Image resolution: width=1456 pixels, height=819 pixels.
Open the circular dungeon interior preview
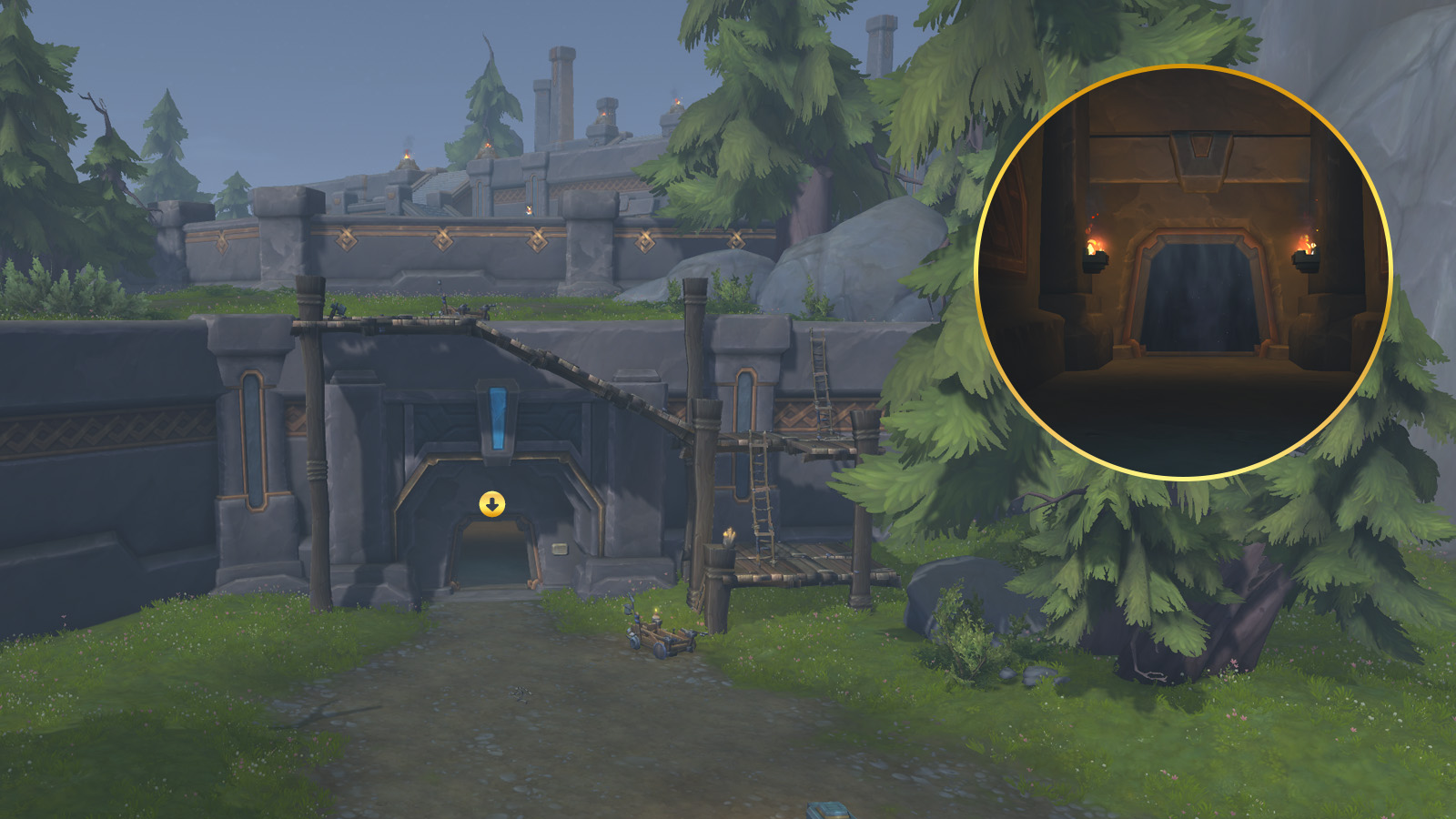1183,272
